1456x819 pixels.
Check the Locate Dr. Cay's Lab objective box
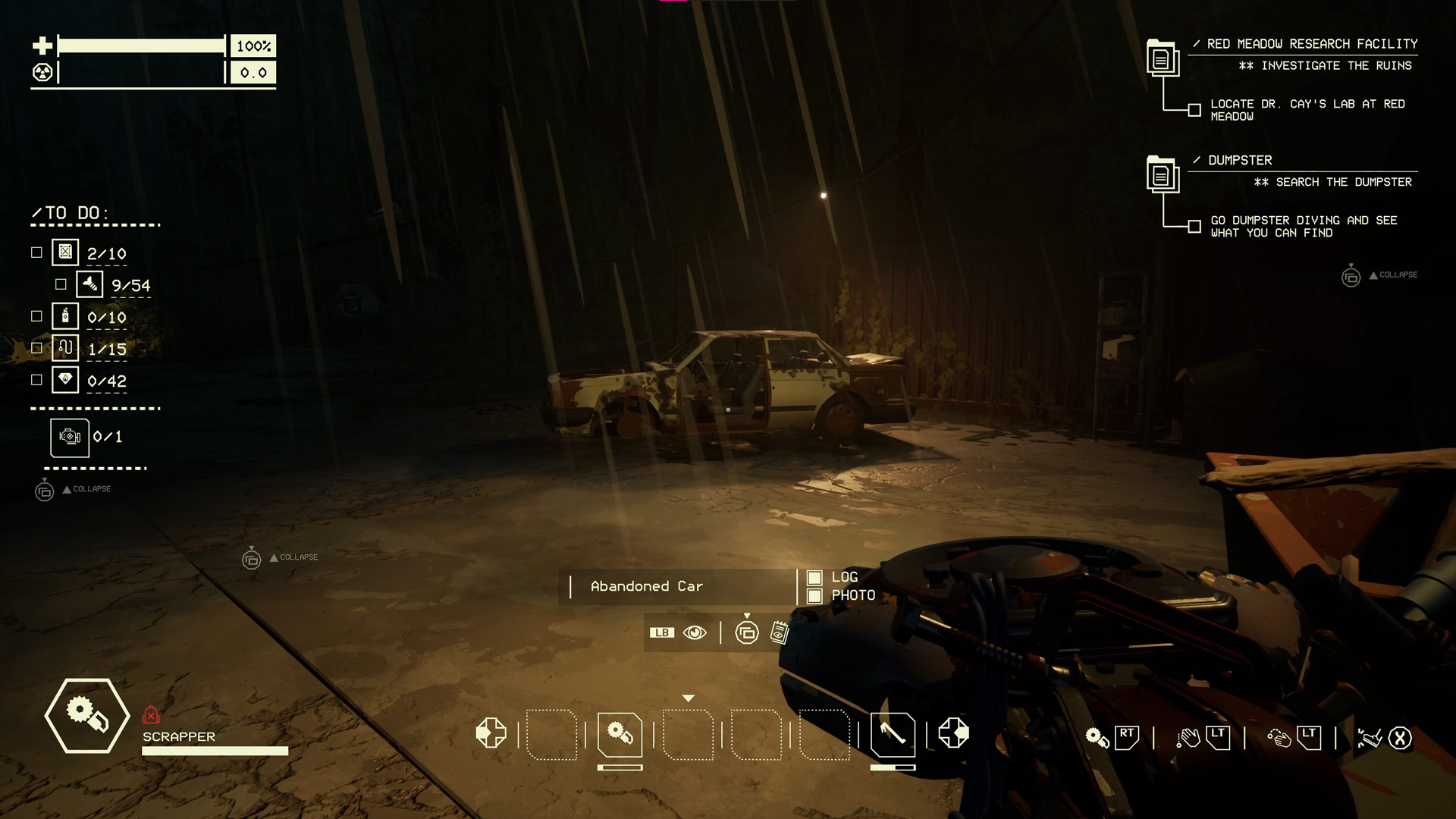[1194, 110]
